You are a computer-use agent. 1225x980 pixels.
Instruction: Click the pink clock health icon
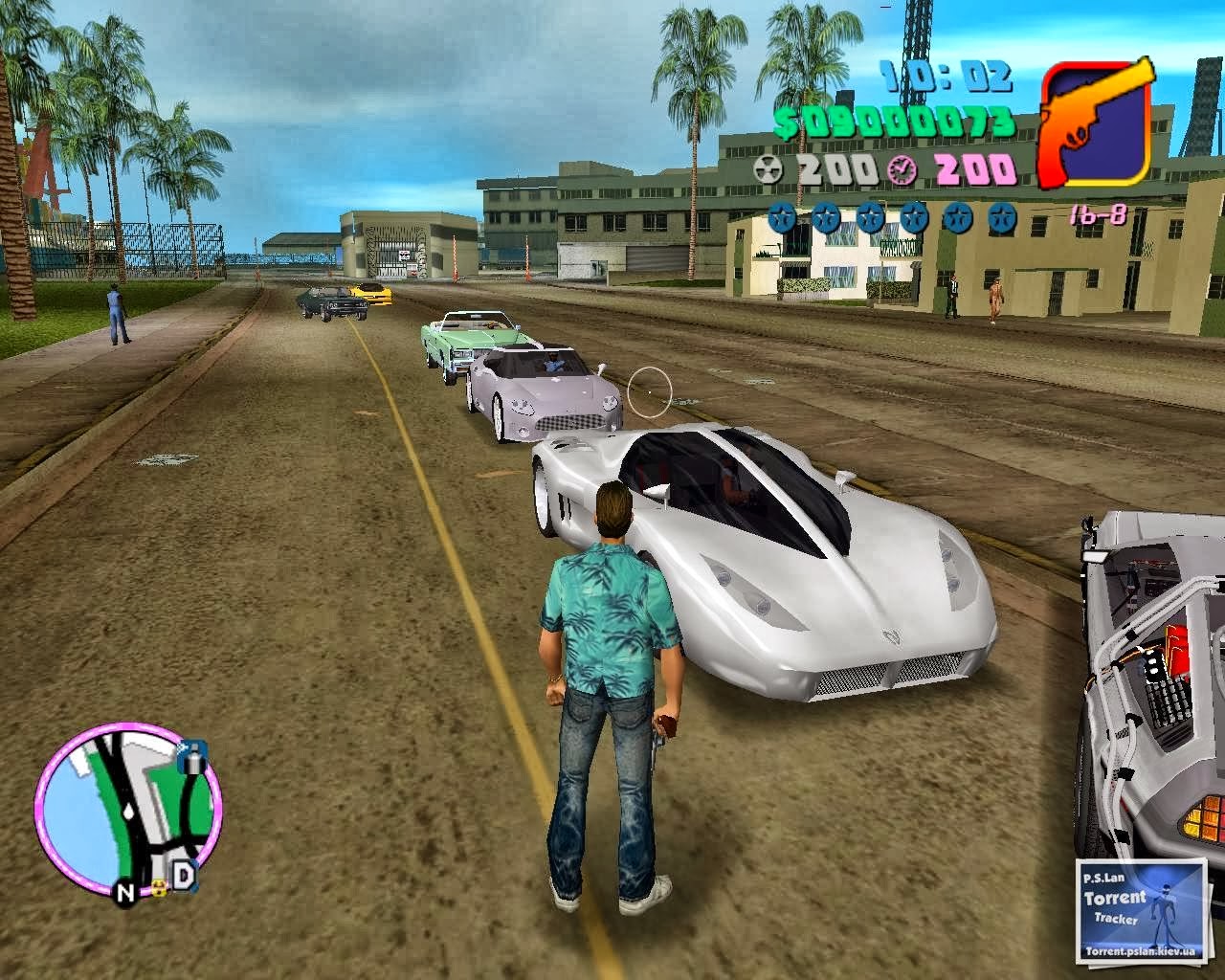click(x=902, y=172)
